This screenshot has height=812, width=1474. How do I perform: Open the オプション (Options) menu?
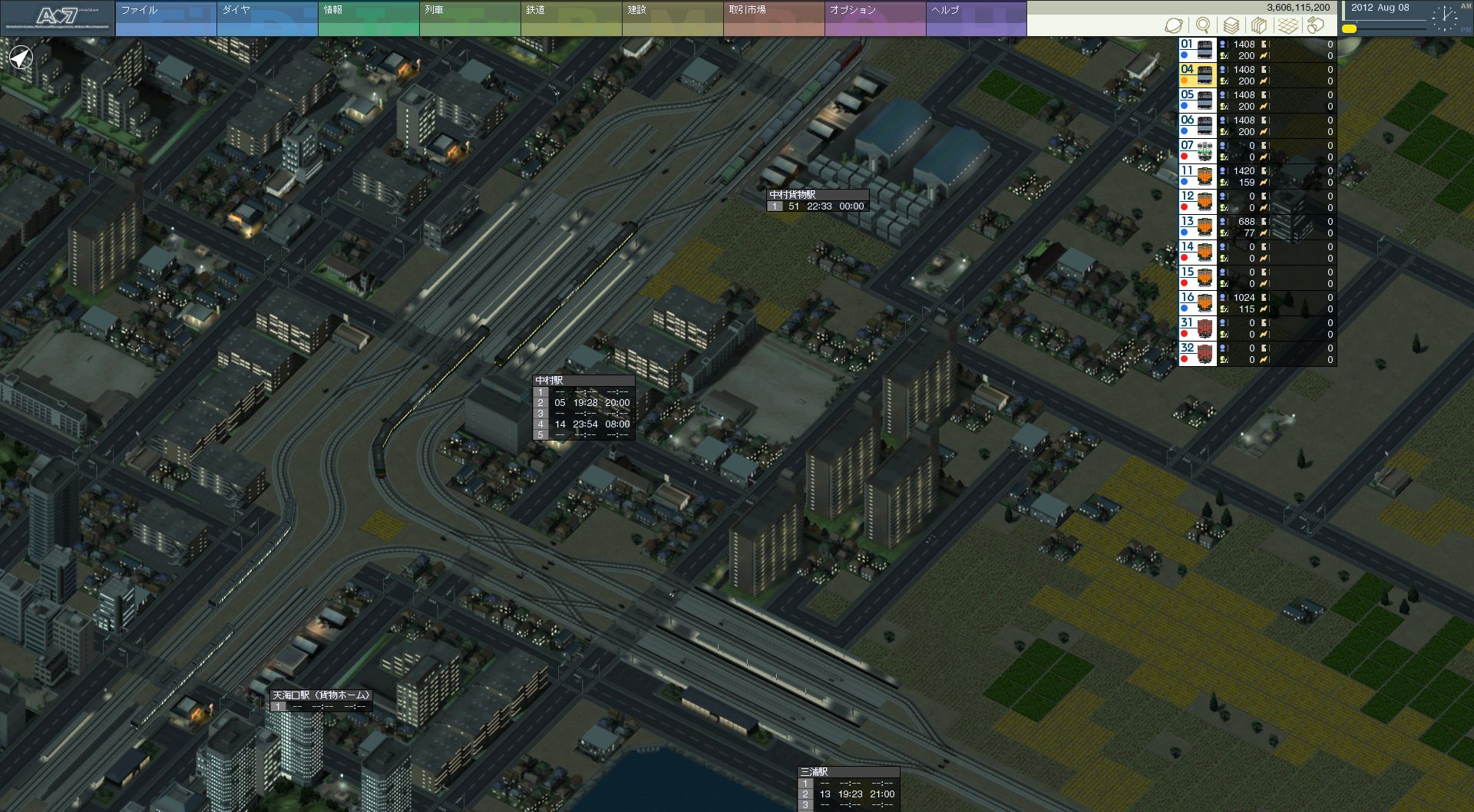tap(874, 18)
